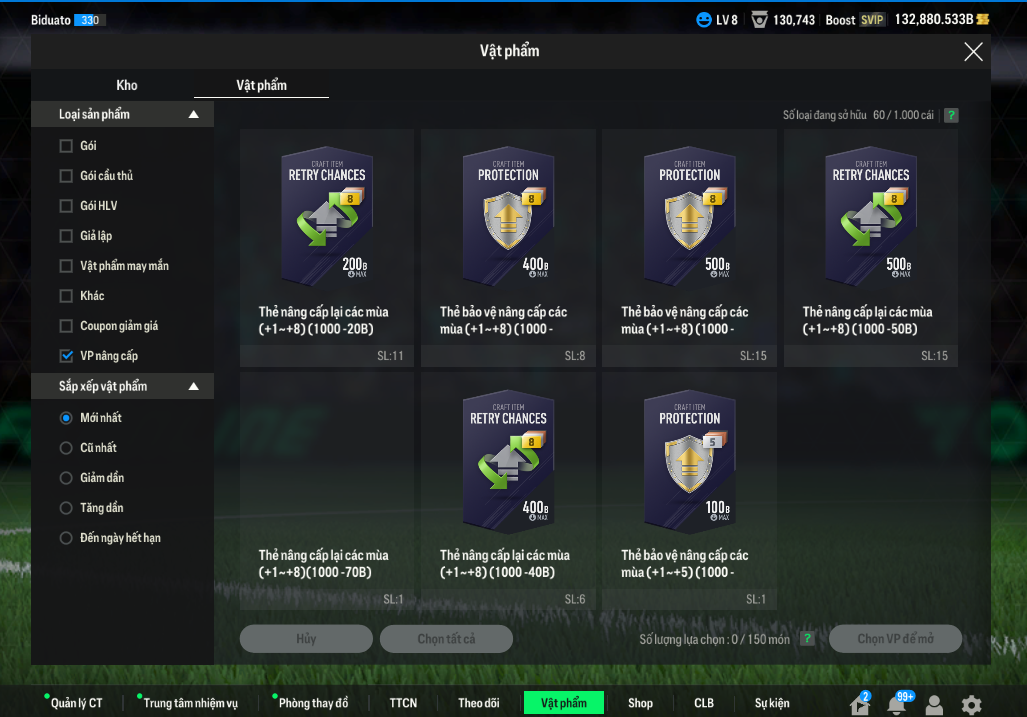
Task: Switch to the Kho tab
Action: 127,85
